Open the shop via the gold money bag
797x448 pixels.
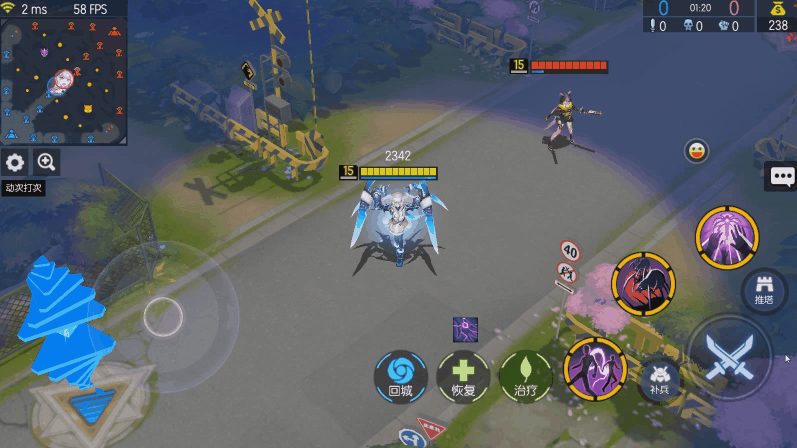(x=776, y=16)
